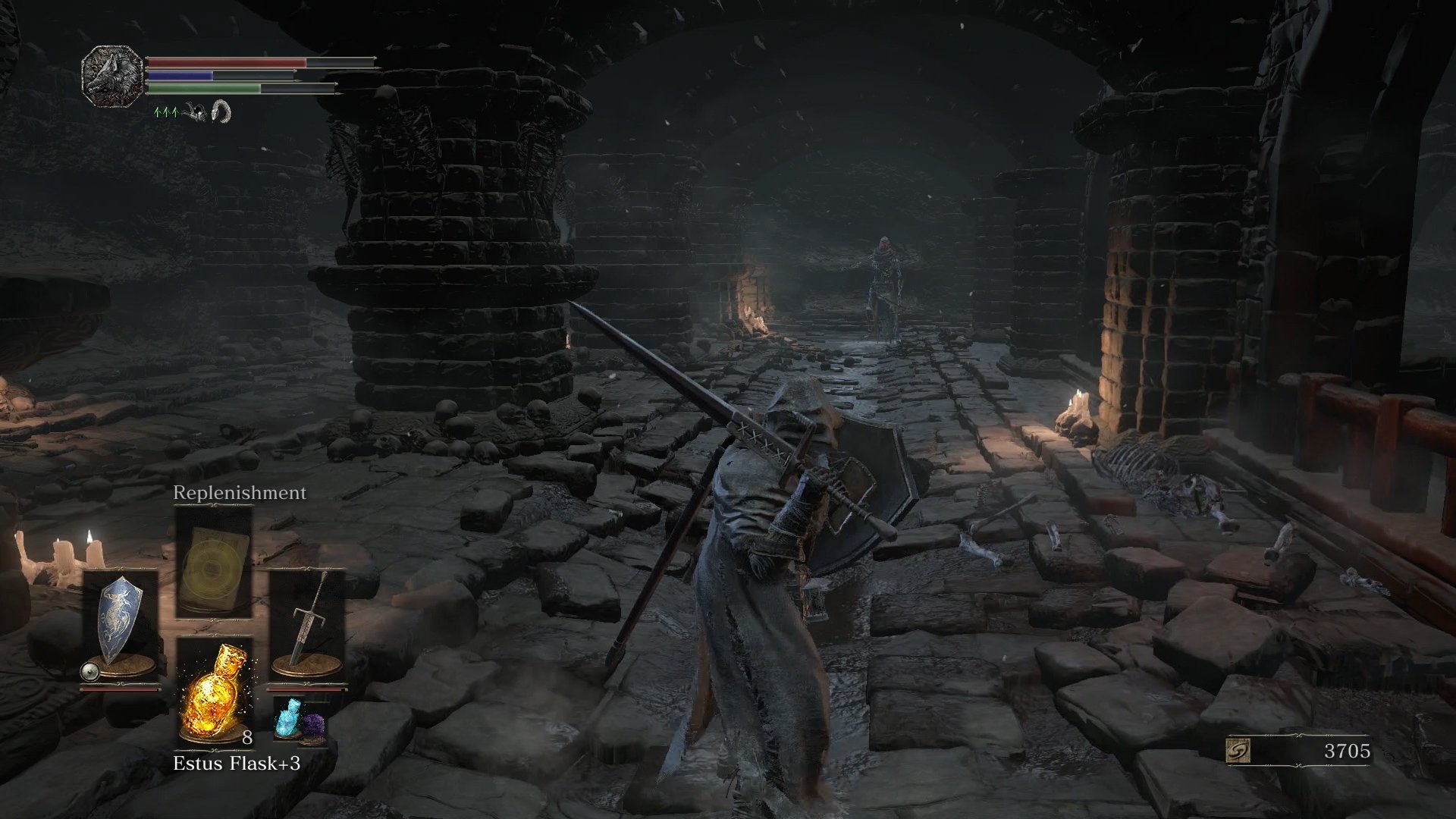
Task: Select the blue Ashen Estus Flask icon
Action: point(290,718)
